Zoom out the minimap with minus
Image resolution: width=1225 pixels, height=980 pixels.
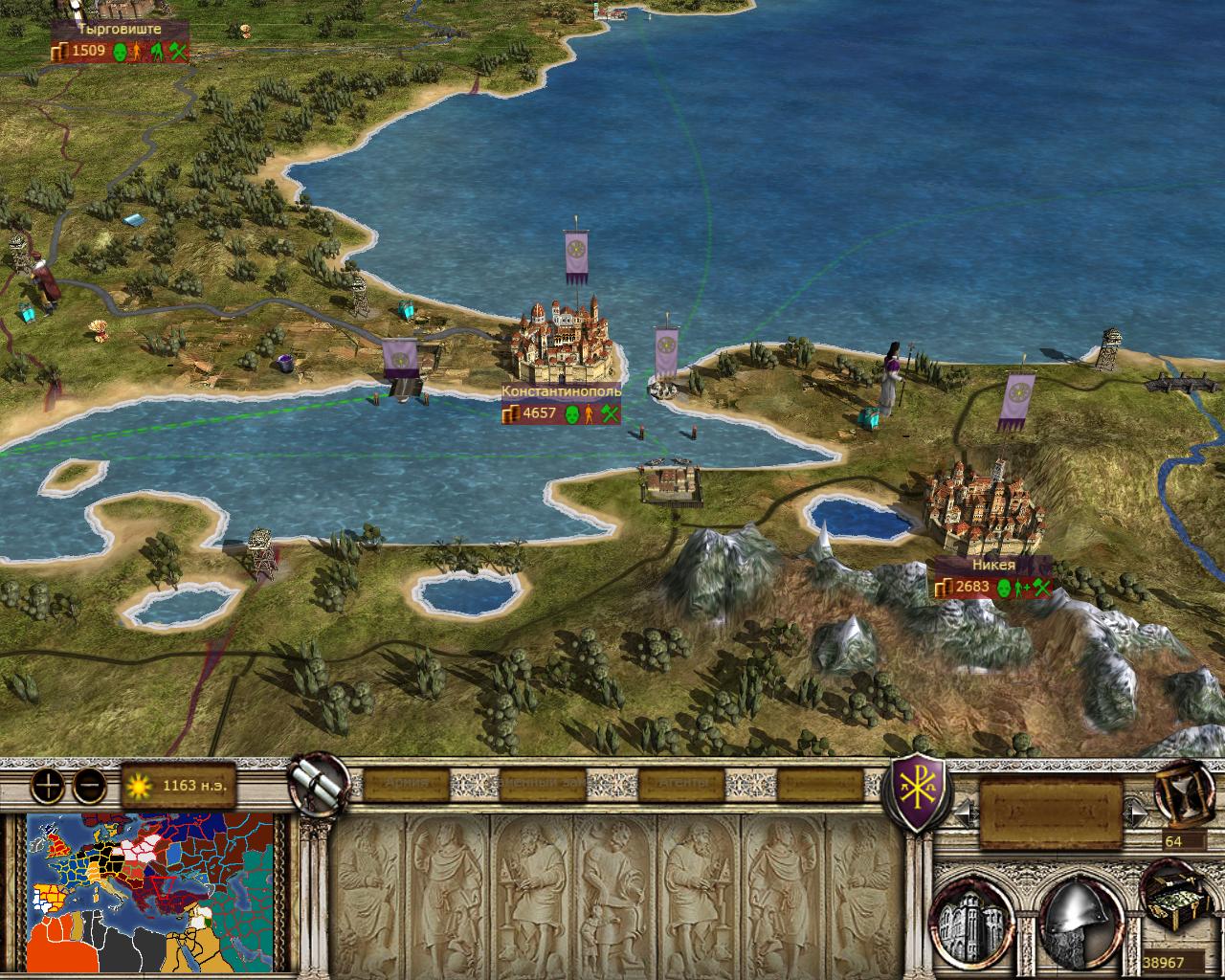(x=90, y=786)
